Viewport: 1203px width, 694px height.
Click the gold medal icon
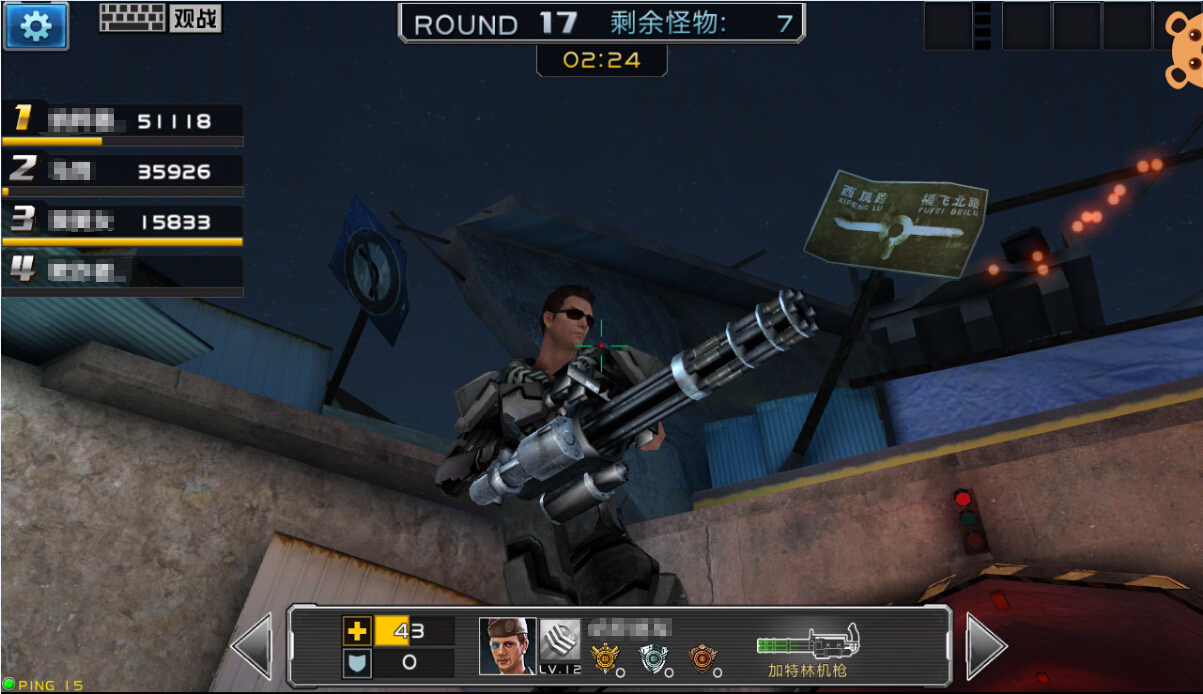click(x=605, y=658)
